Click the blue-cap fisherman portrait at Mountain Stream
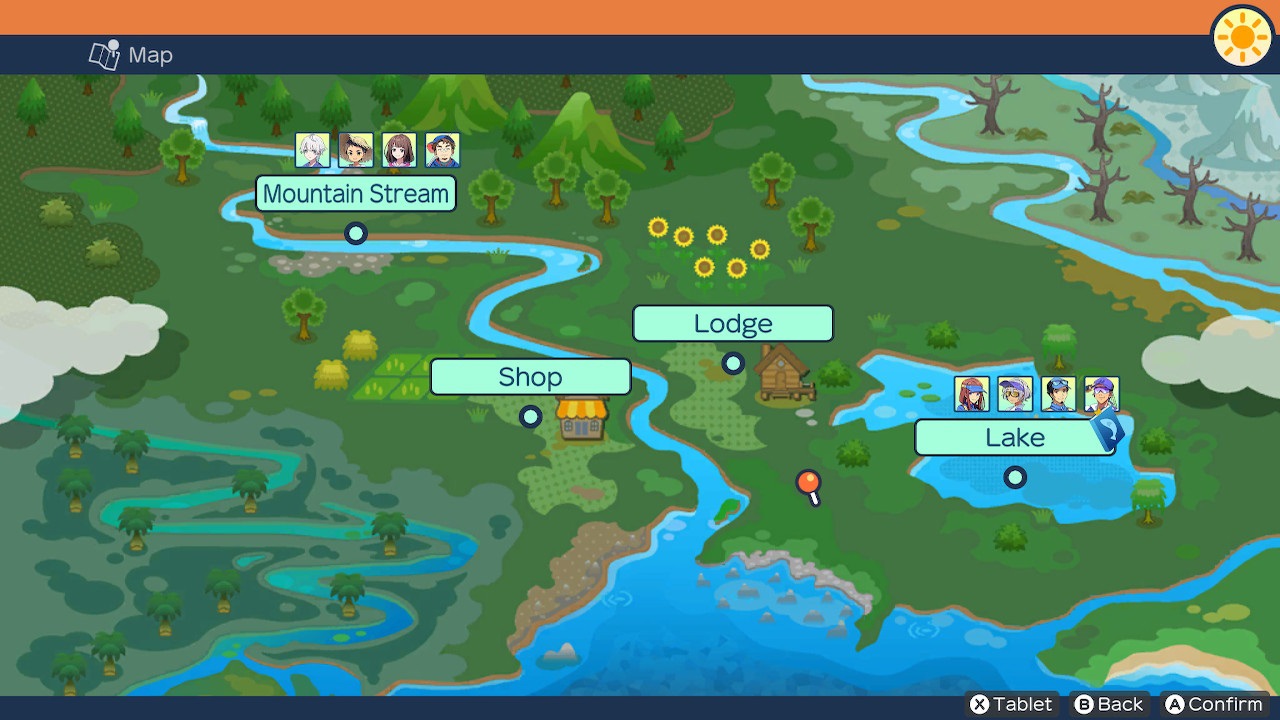This screenshot has width=1280, height=720. click(443, 150)
